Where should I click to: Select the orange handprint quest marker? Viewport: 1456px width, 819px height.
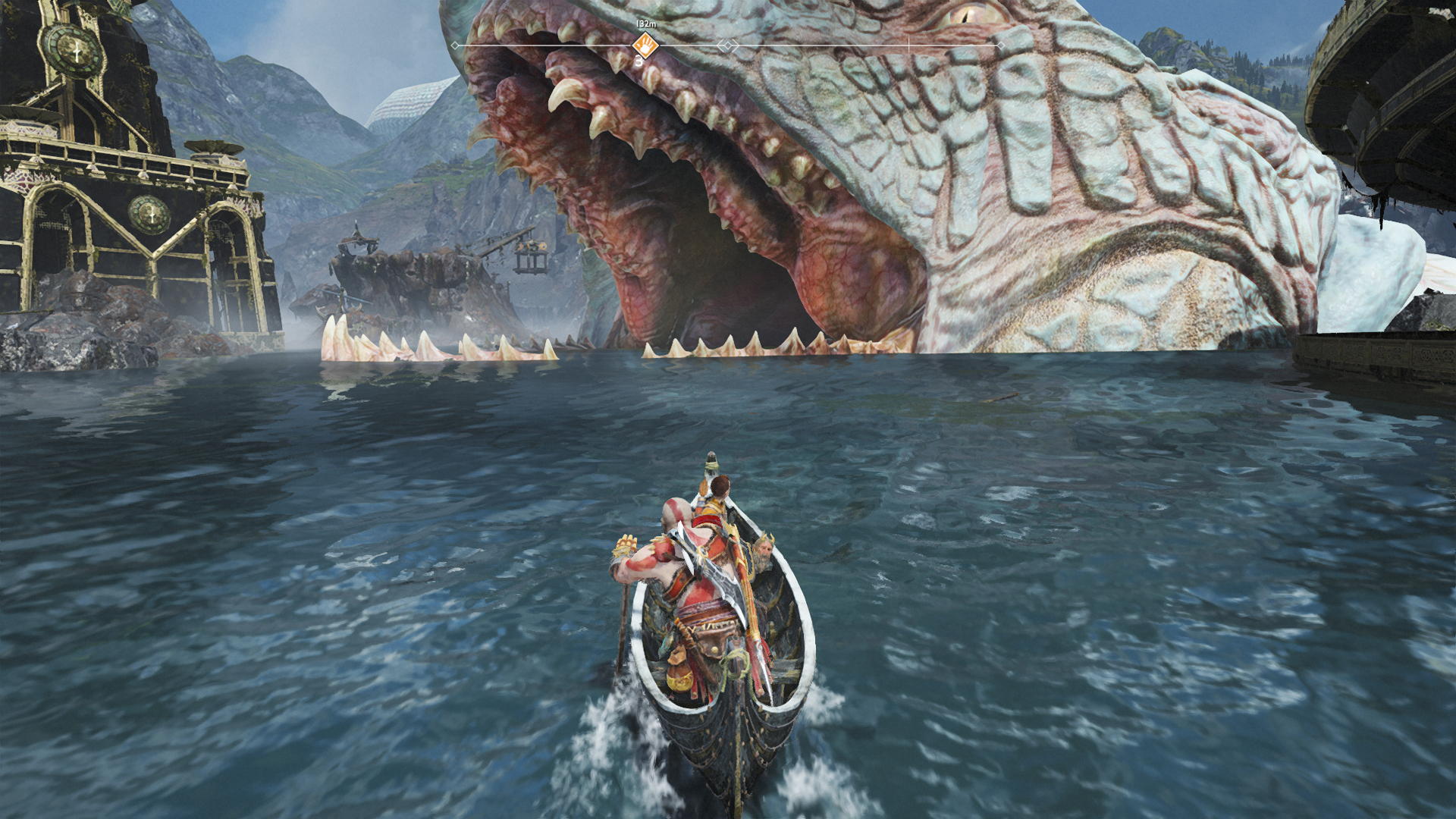click(645, 44)
